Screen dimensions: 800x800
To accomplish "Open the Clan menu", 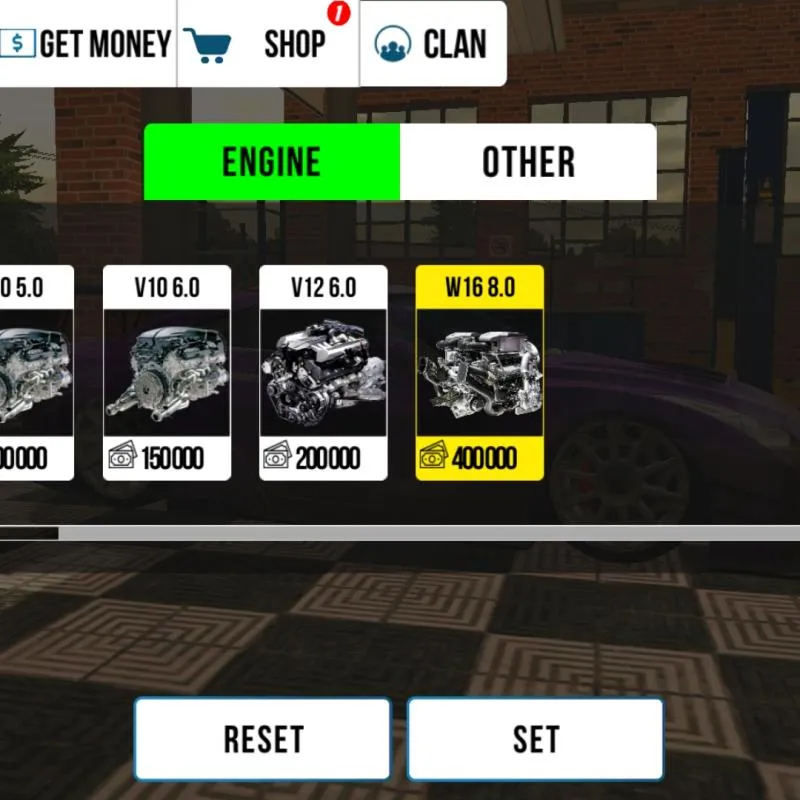I will (x=432, y=44).
